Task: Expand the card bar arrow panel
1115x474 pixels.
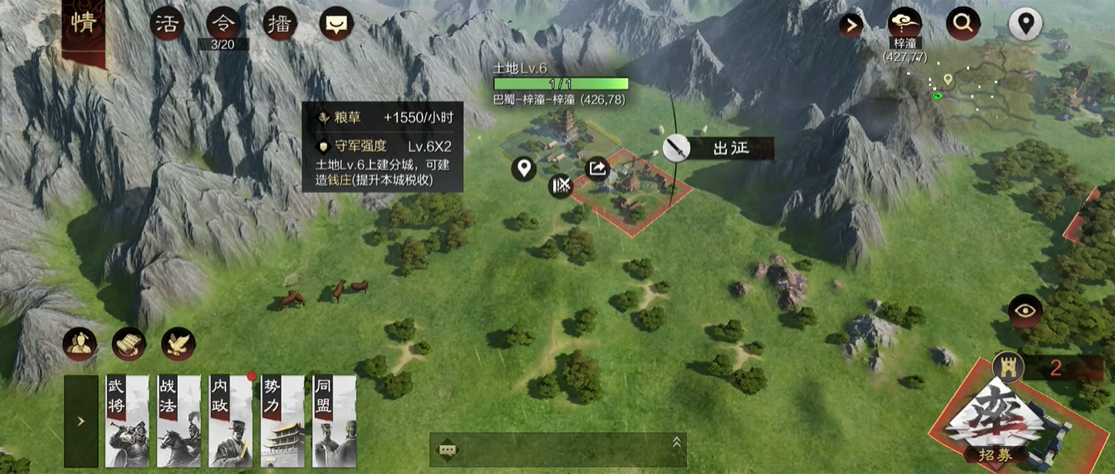Action: (x=81, y=422)
